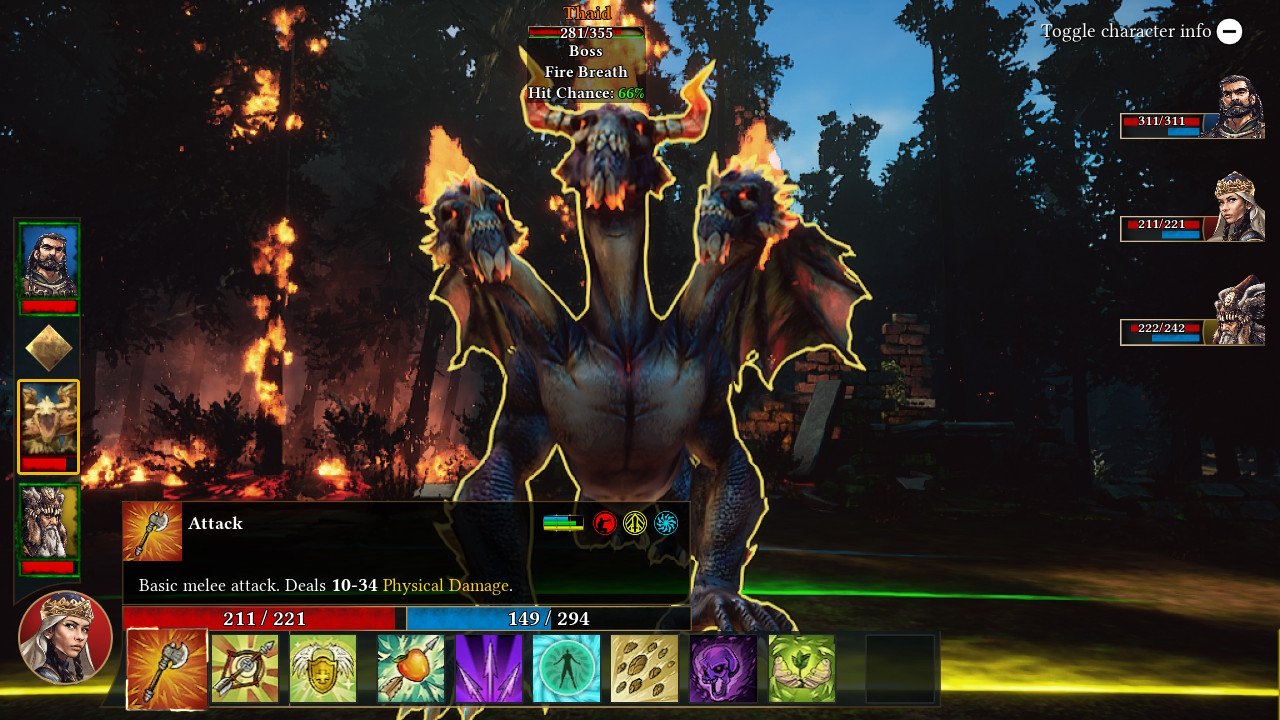Select the horned helmet warrior party portrait

coord(1240,311)
